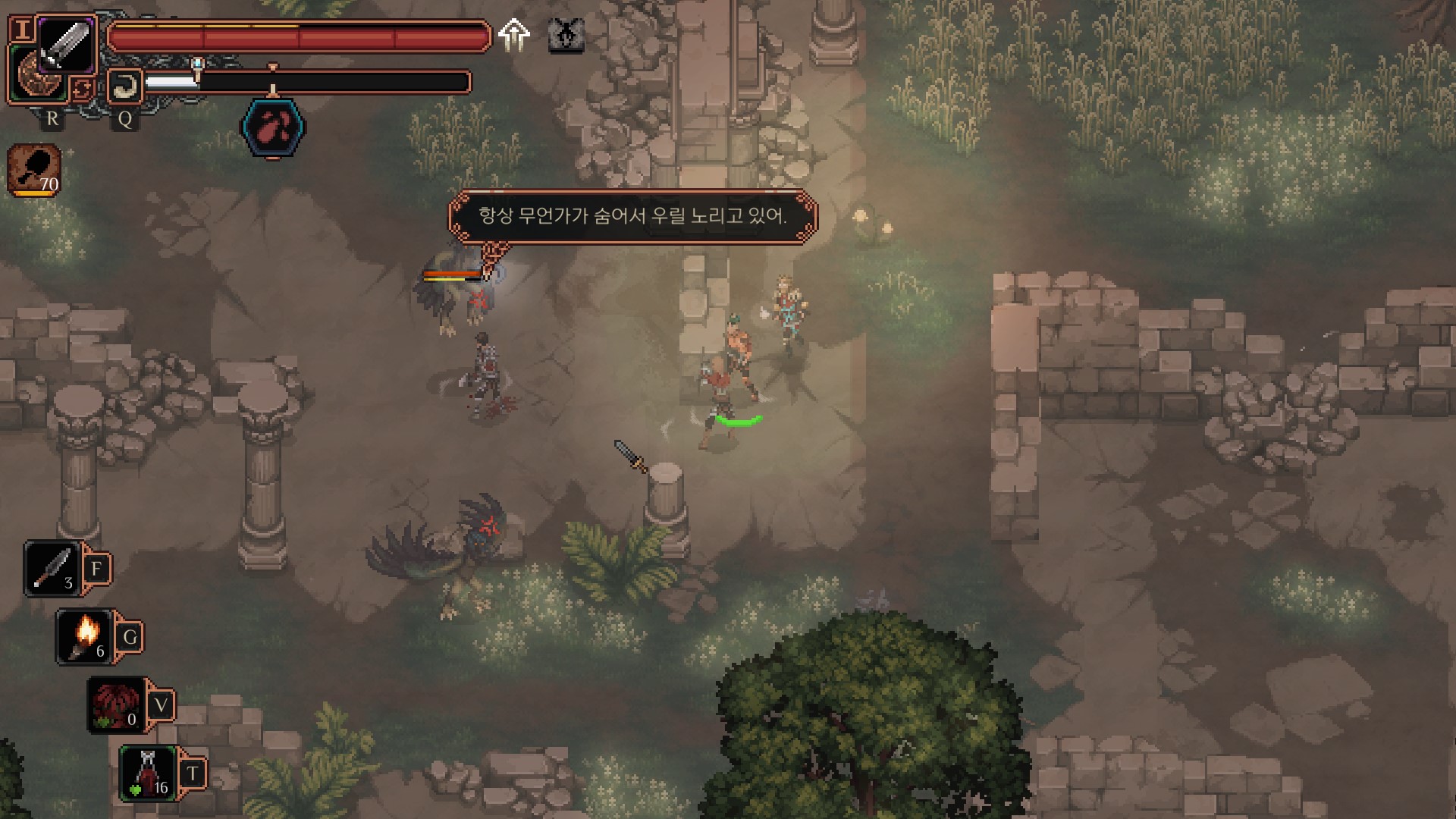Use the red health potion flask
1456x819 pixels.
(149, 773)
